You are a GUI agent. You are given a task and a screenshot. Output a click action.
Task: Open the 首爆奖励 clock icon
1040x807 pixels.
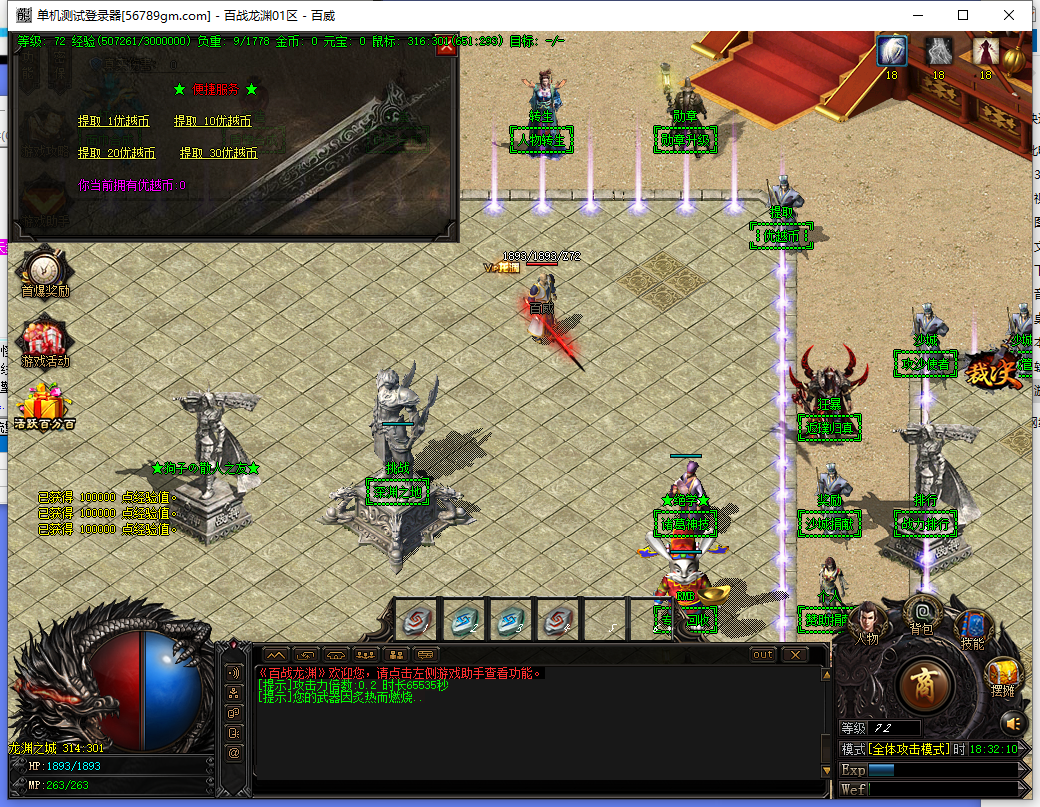click(x=45, y=270)
